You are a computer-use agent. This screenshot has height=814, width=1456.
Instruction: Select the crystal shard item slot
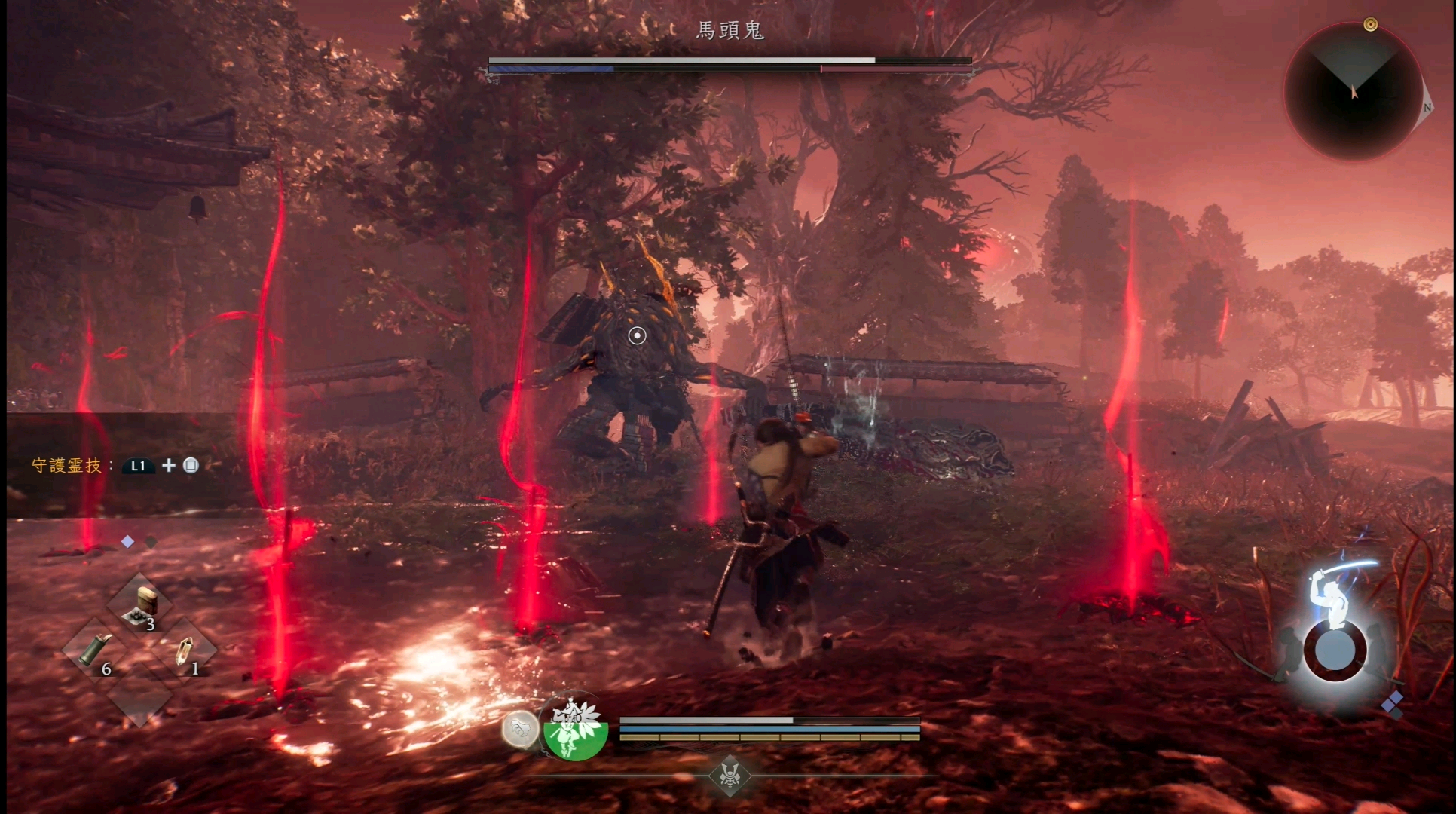(x=184, y=650)
